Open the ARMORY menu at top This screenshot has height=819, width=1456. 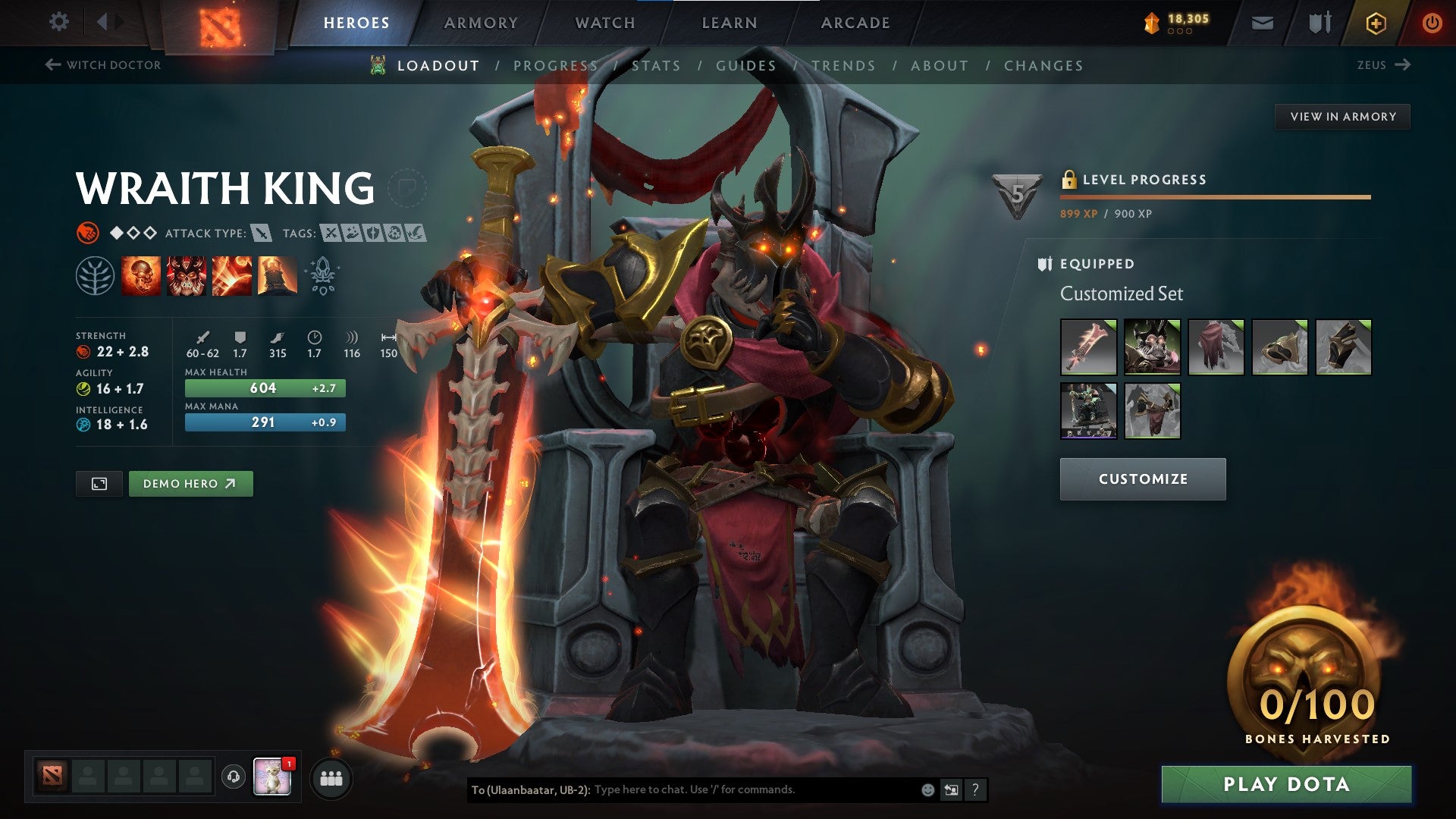[481, 22]
